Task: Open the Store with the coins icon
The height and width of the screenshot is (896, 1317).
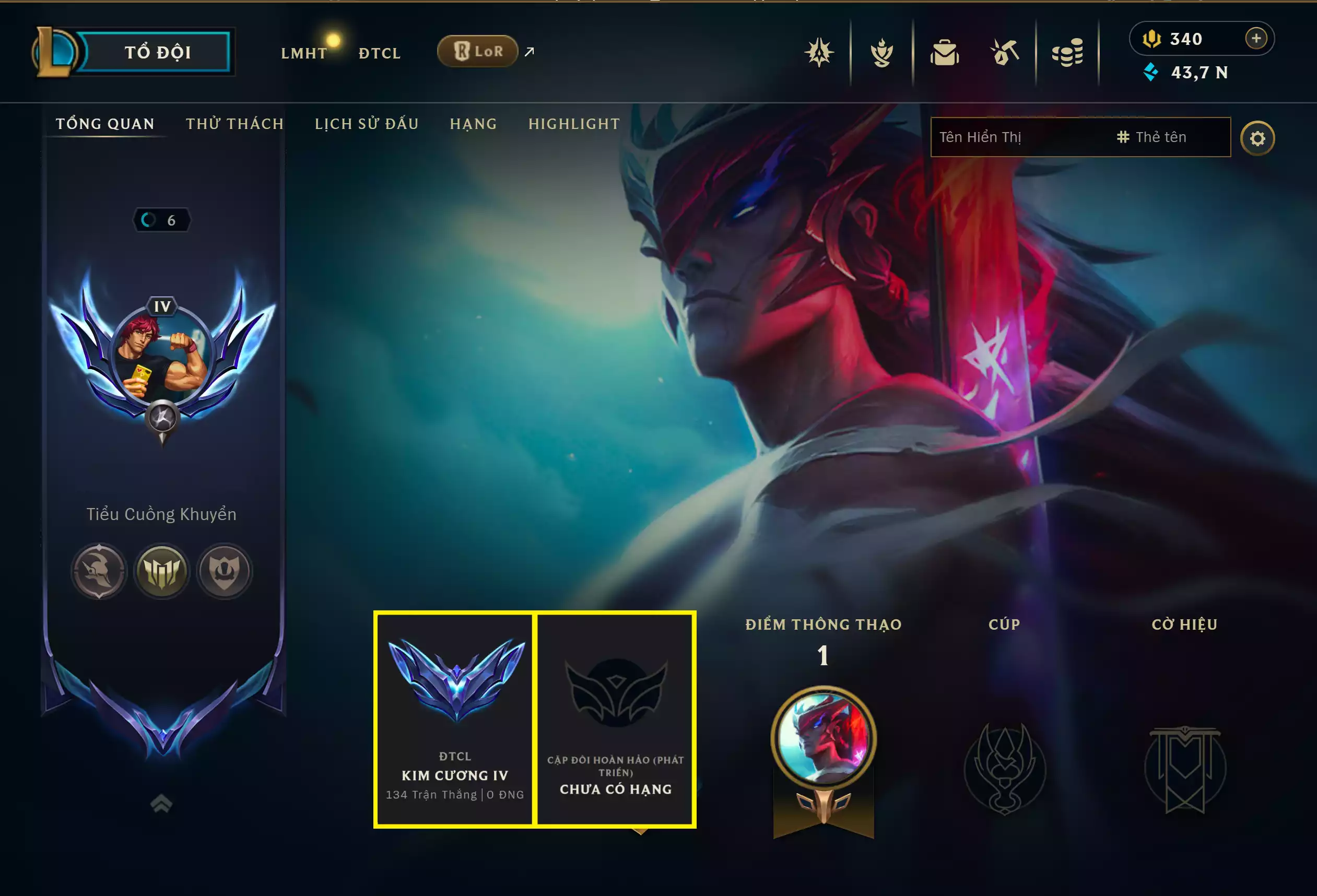Action: point(1070,52)
